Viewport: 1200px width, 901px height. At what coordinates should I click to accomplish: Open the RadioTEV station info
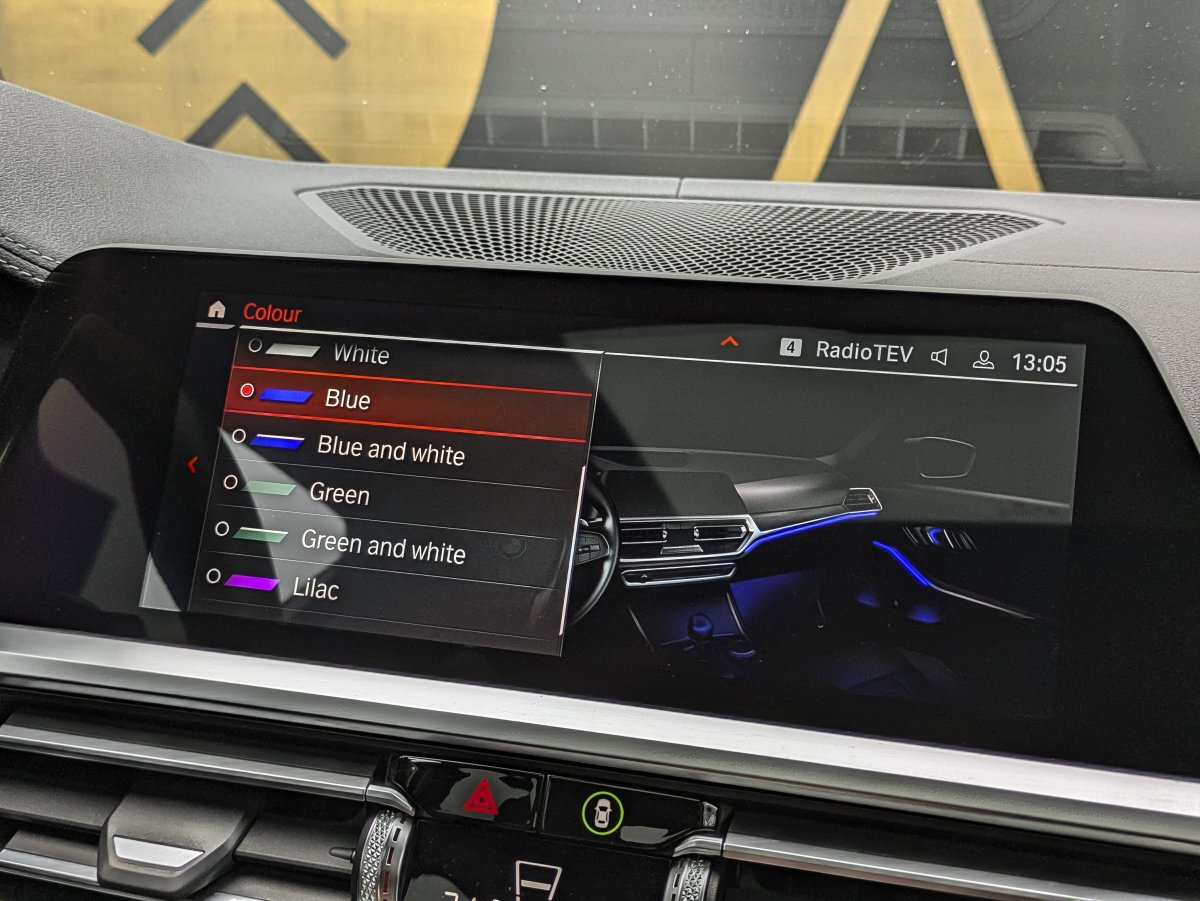(863, 351)
